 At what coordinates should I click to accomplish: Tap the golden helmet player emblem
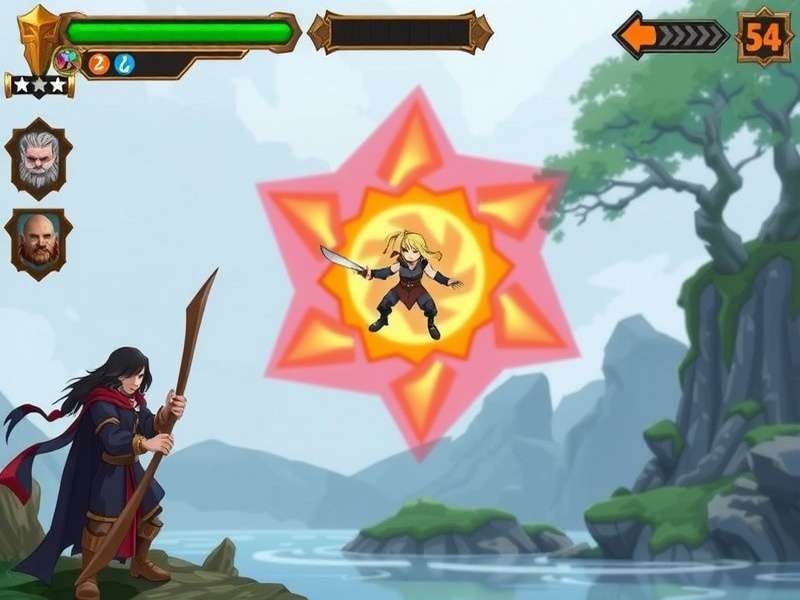(38, 38)
